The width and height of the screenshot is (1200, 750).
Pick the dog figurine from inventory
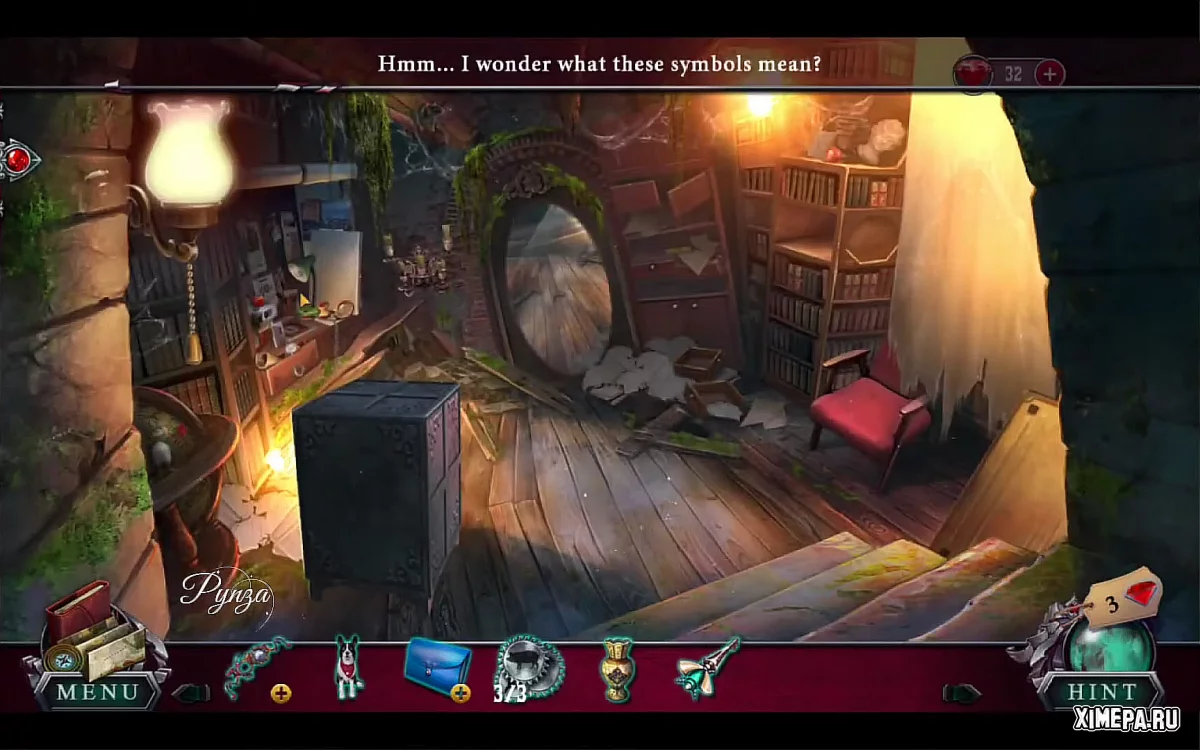[x=347, y=666]
